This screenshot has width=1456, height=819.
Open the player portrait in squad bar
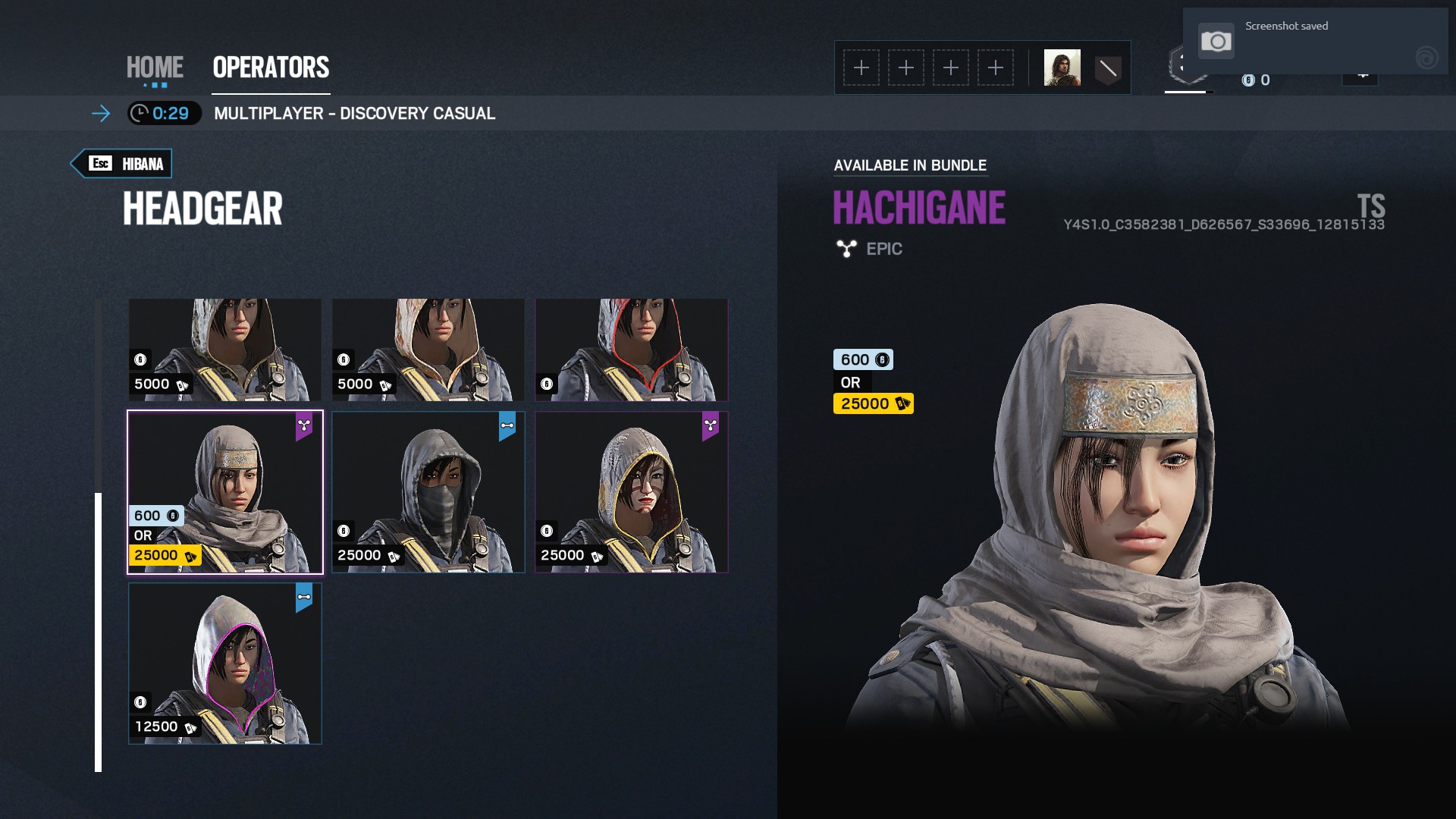[1062, 68]
